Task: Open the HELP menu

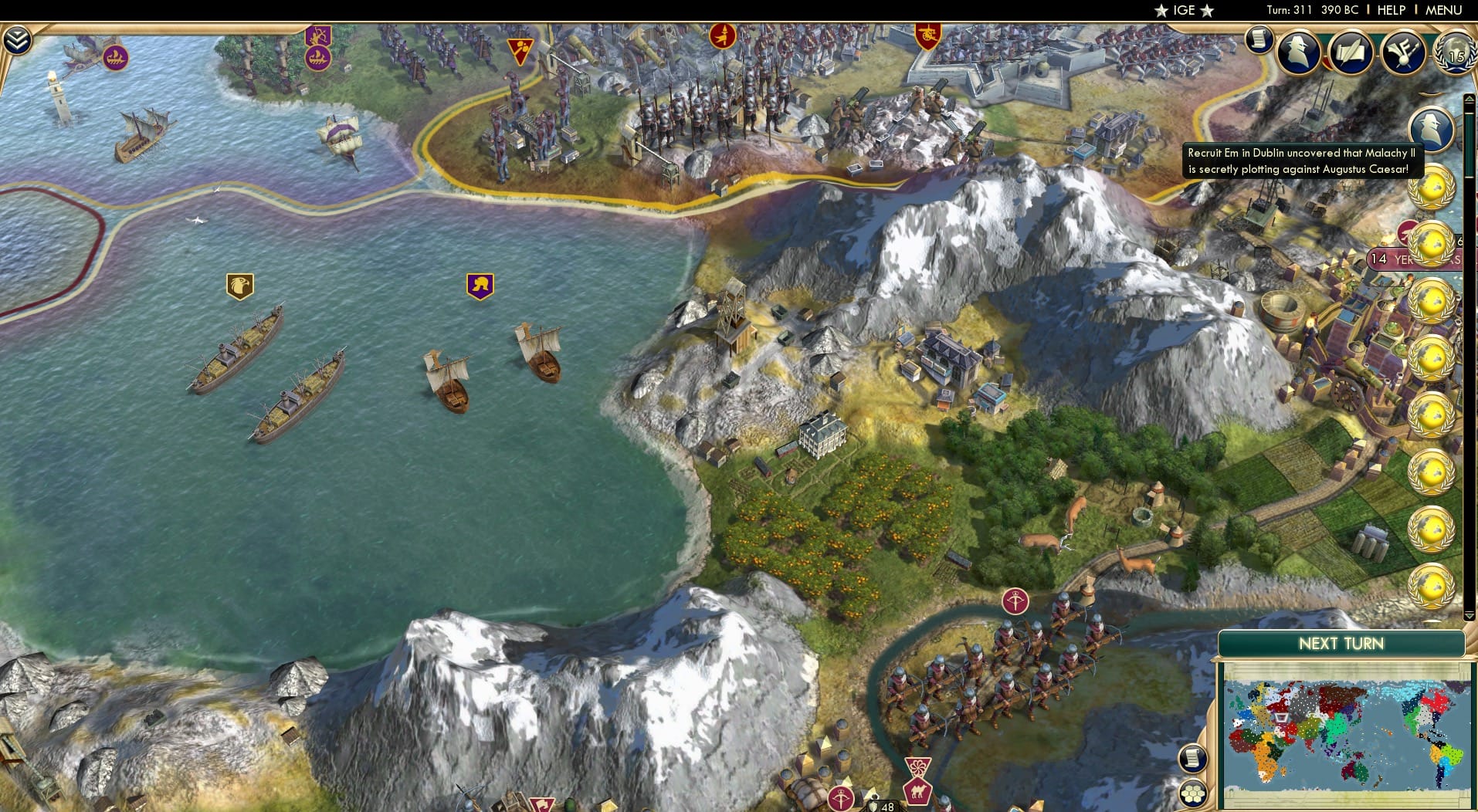Action: click(x=1390, y=10)
